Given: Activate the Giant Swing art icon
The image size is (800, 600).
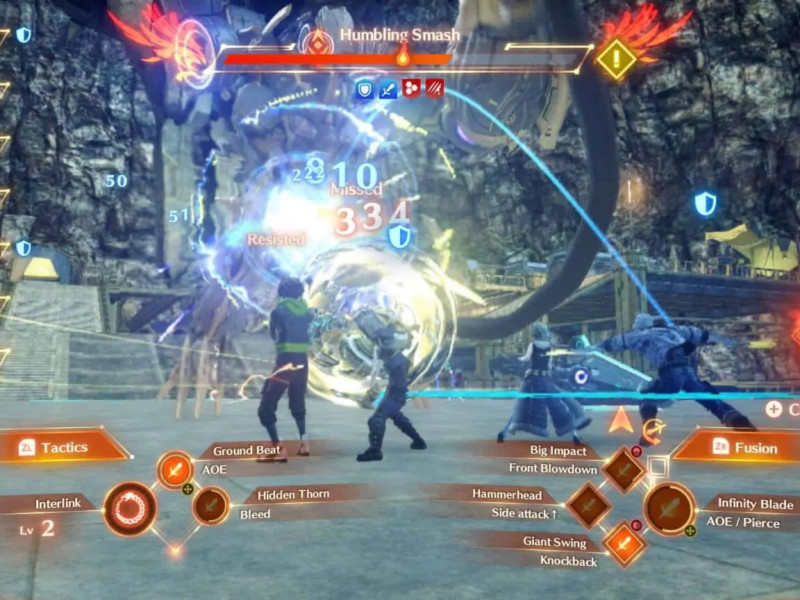Looking at the screenshot, I should (624, 544).
